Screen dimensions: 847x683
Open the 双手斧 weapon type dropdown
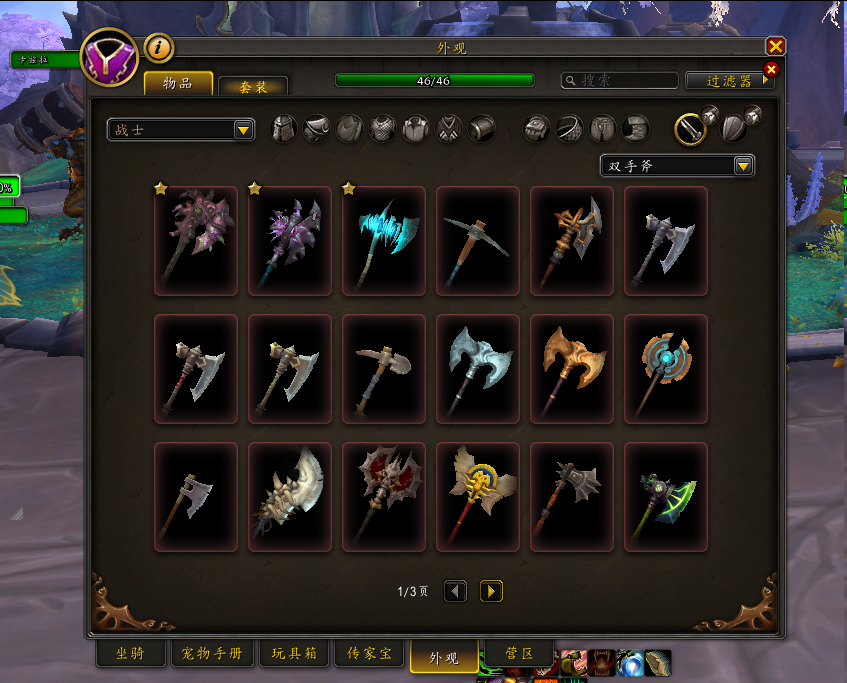point(677,166)
